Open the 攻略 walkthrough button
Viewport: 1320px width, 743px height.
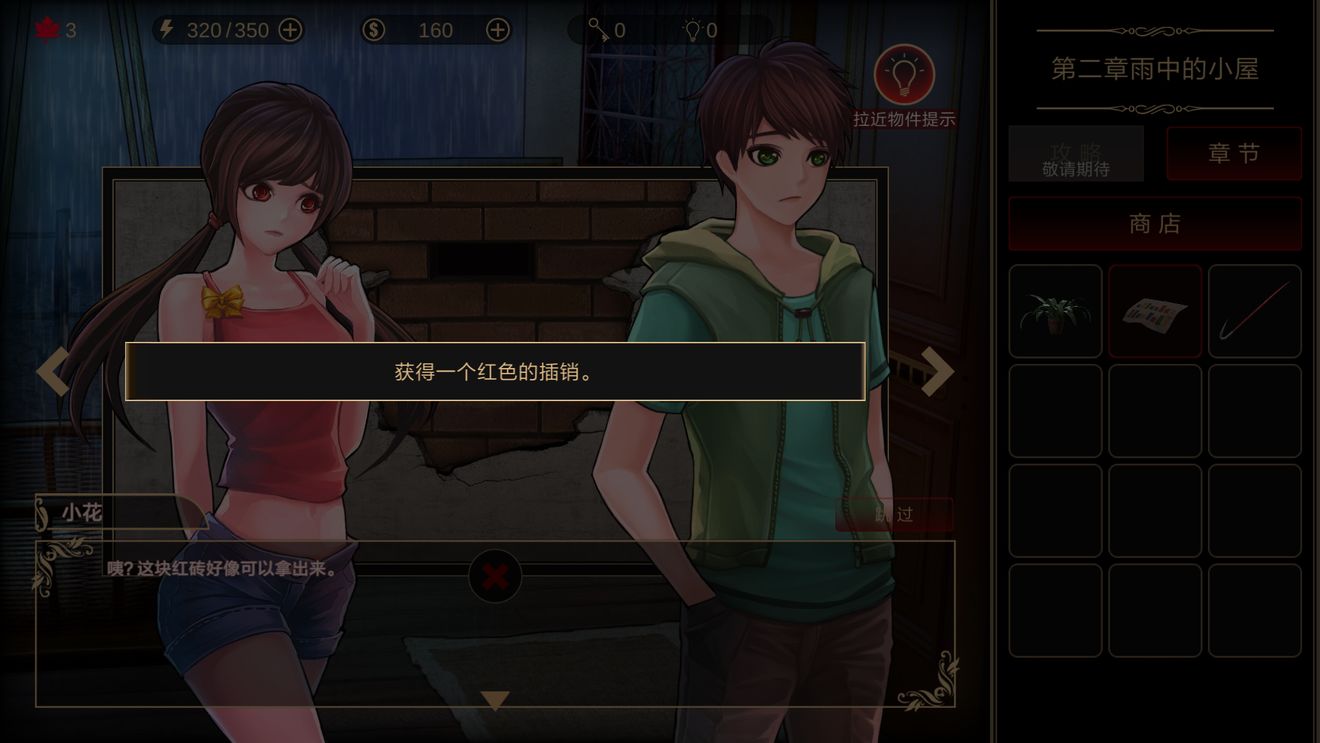[x=1076, y=154]
